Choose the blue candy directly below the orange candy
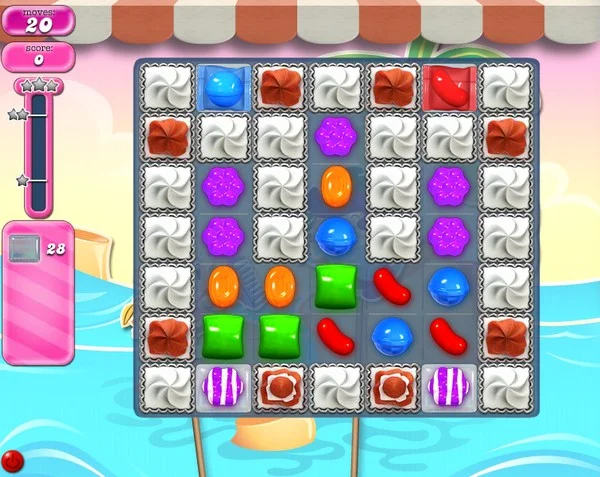The width and height of the screenshot is (600, 477). click(335, 236)
